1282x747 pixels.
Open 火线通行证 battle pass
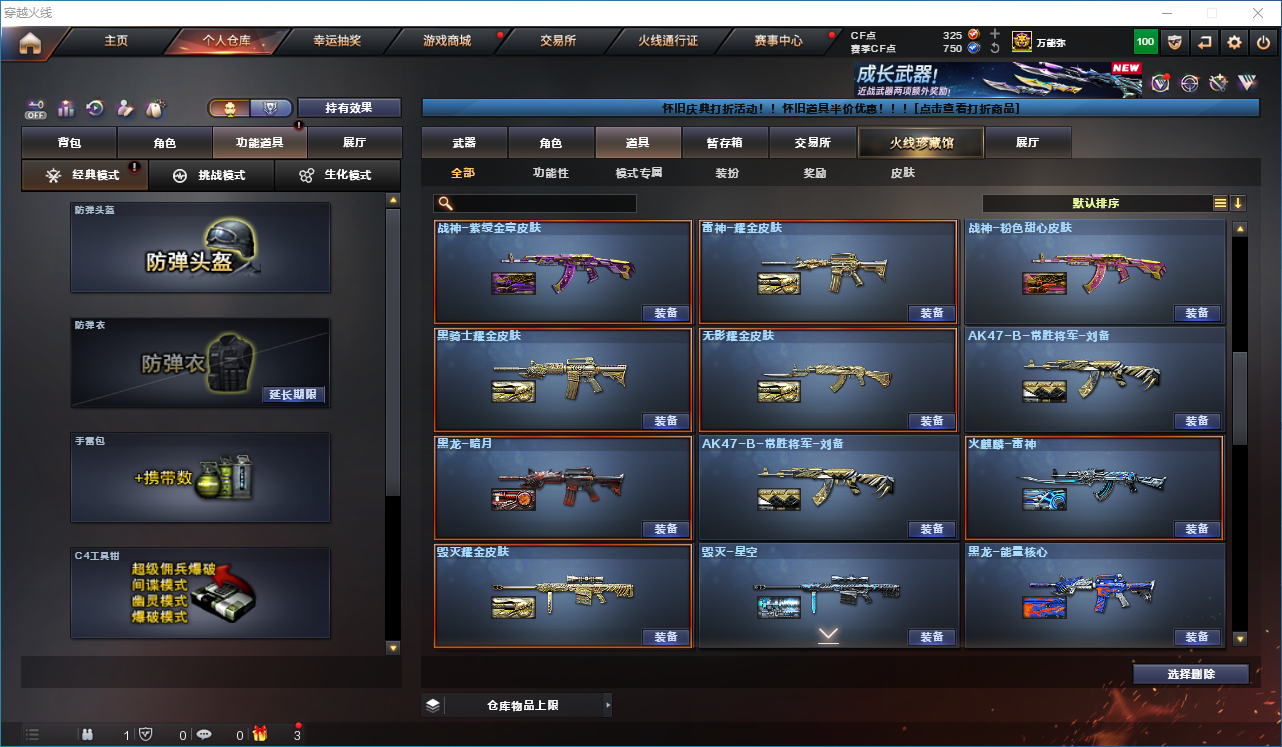(x=668, y=41)
